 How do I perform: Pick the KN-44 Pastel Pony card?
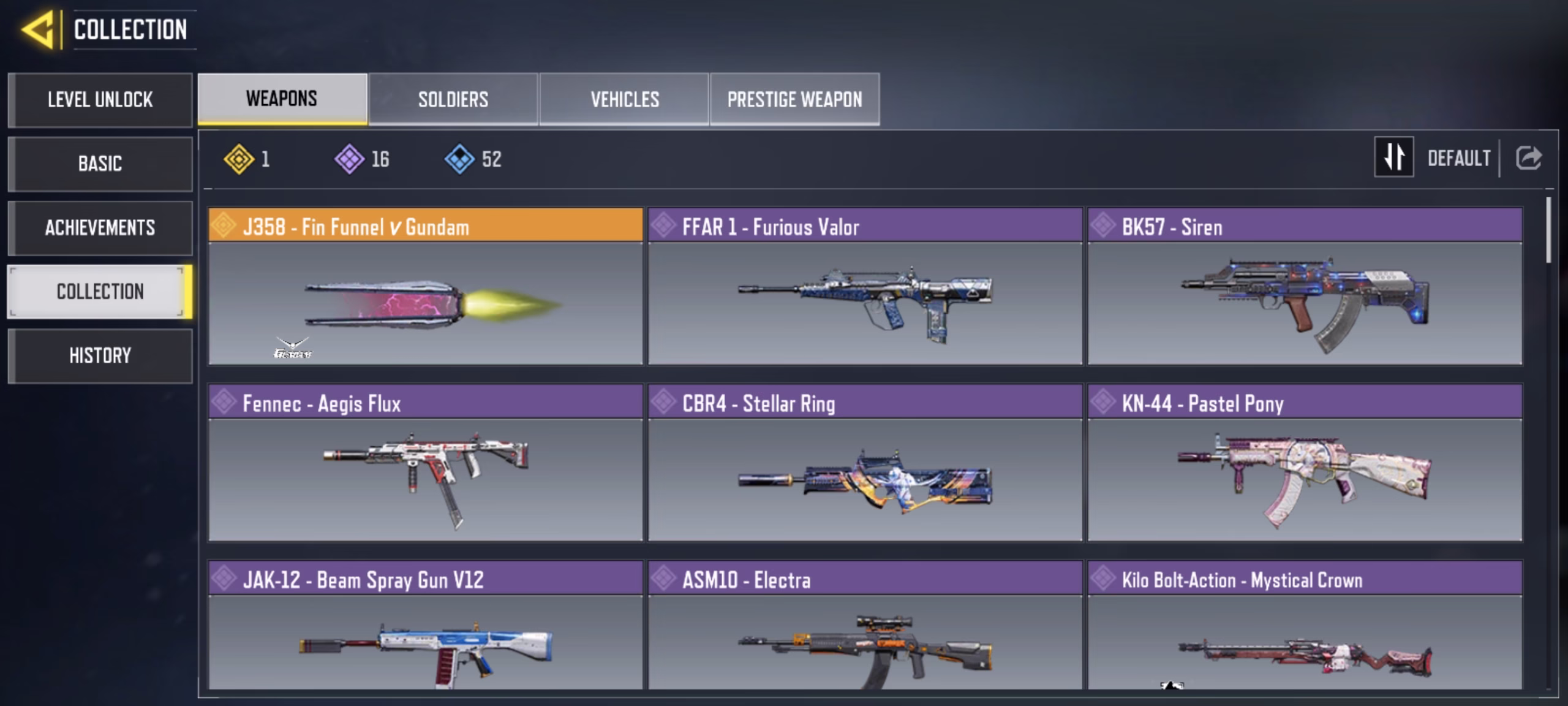[1305, 463]
